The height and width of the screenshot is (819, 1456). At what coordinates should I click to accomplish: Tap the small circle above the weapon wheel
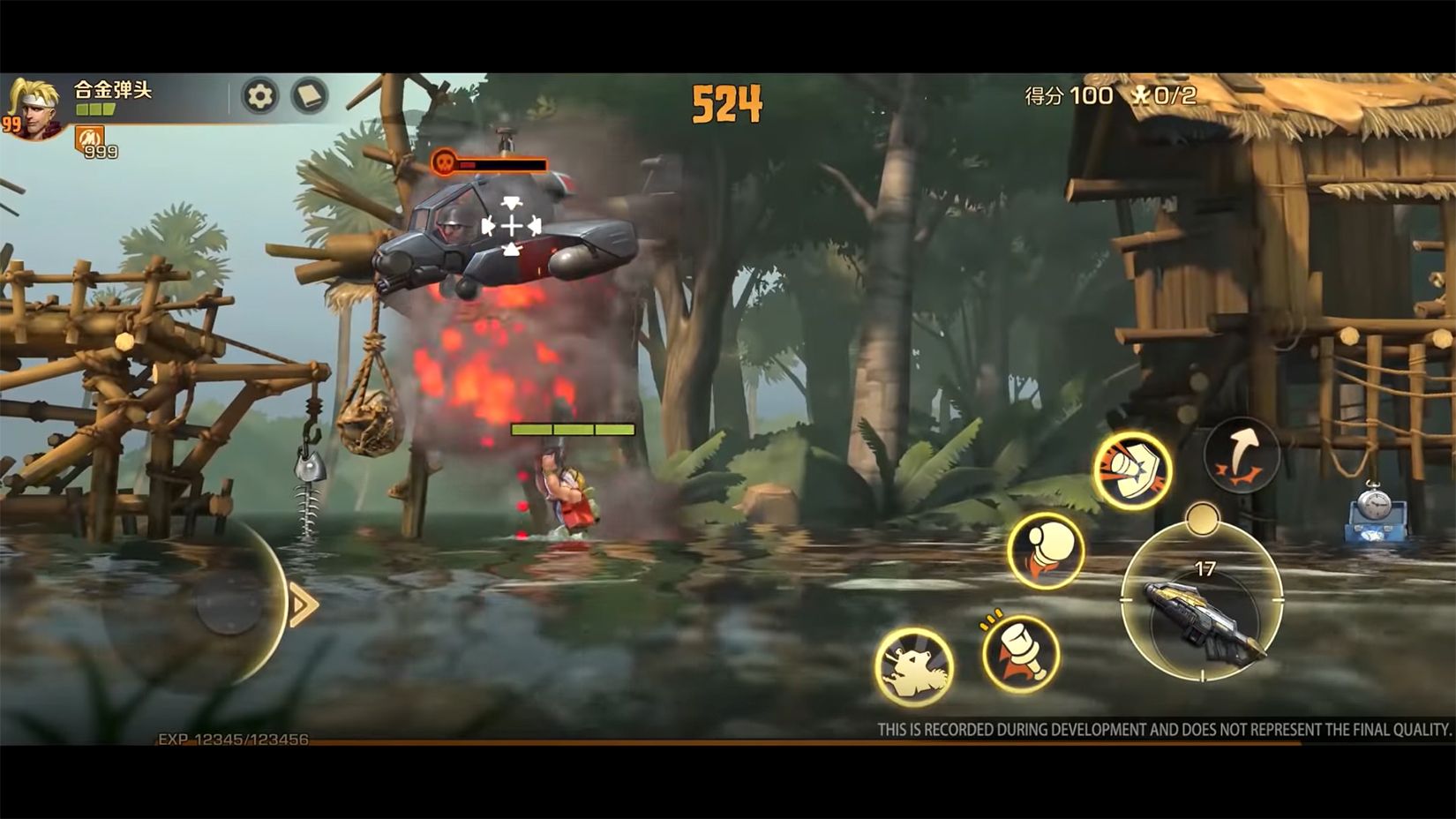(x=1203, y=520)
